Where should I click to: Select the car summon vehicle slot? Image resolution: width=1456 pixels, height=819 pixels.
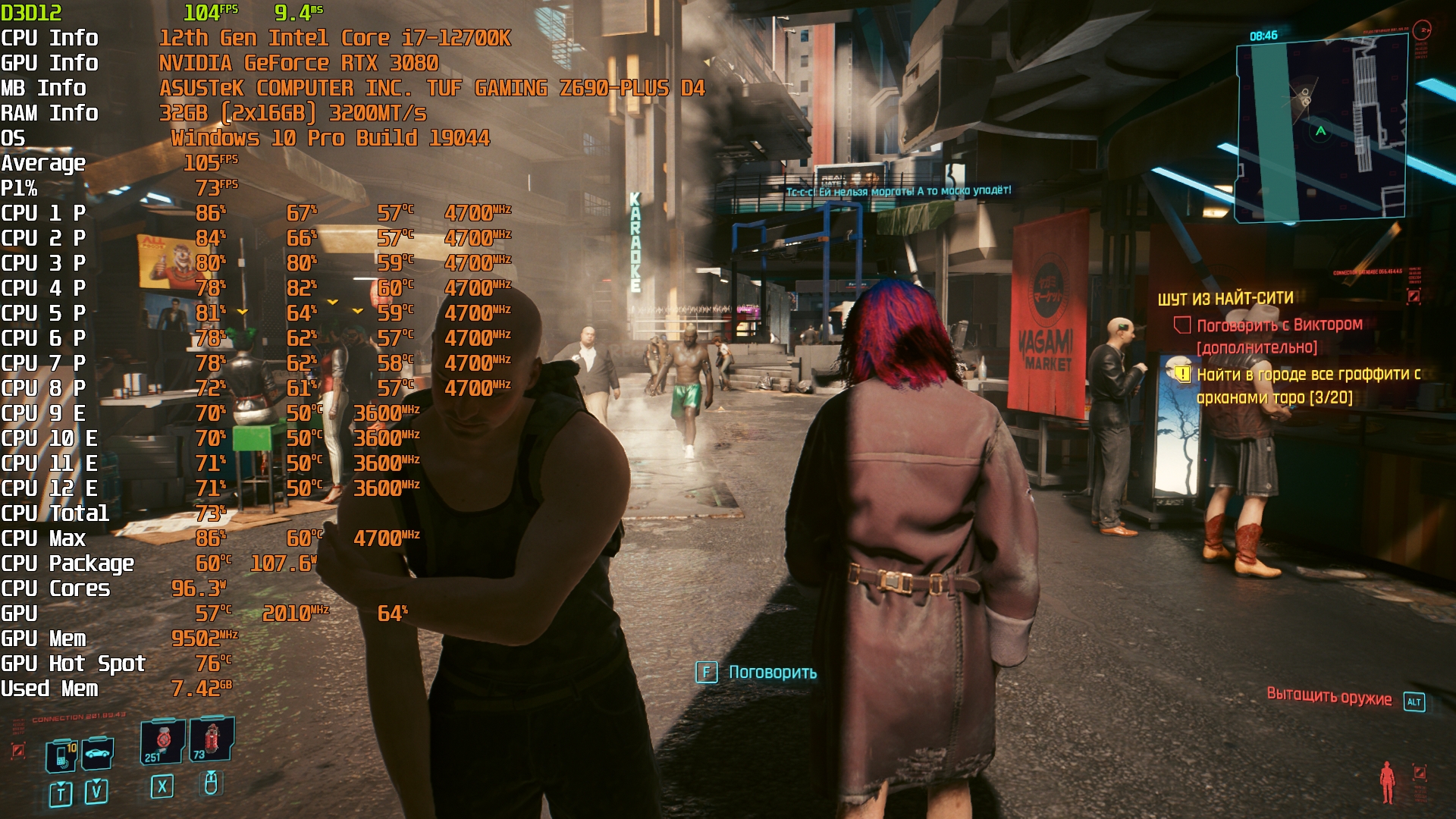click(x=98, y=753)
